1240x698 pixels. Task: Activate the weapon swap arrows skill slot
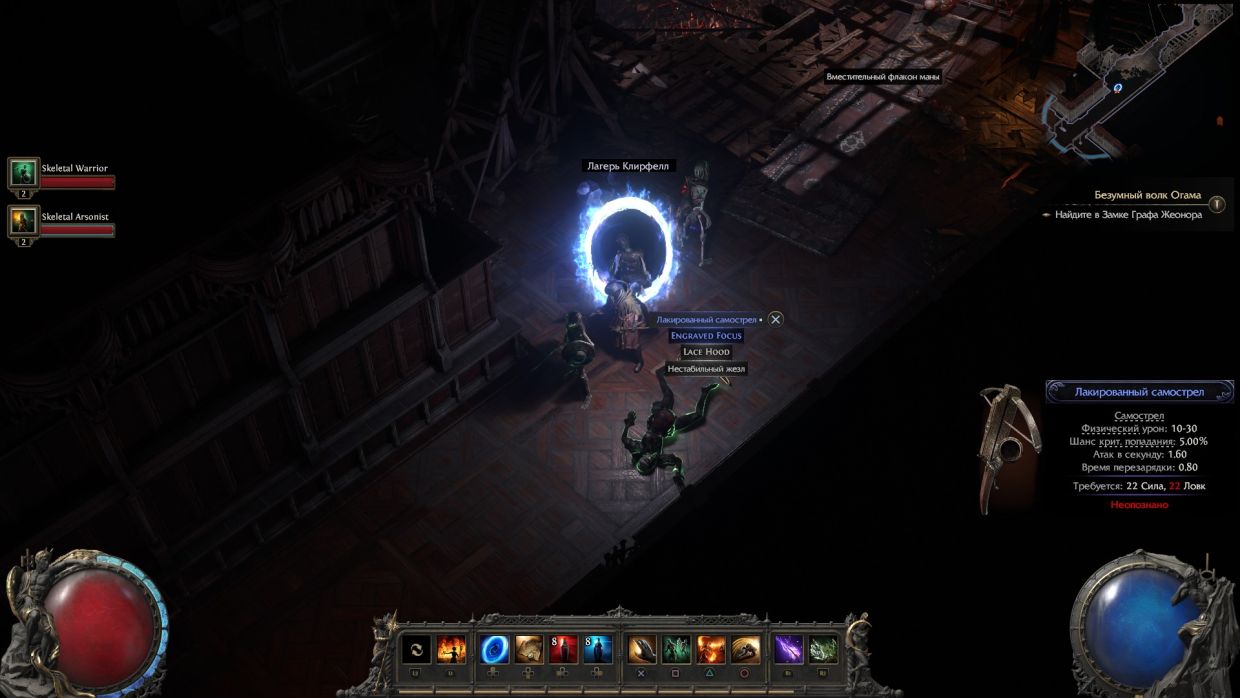[x=417, y=650]
